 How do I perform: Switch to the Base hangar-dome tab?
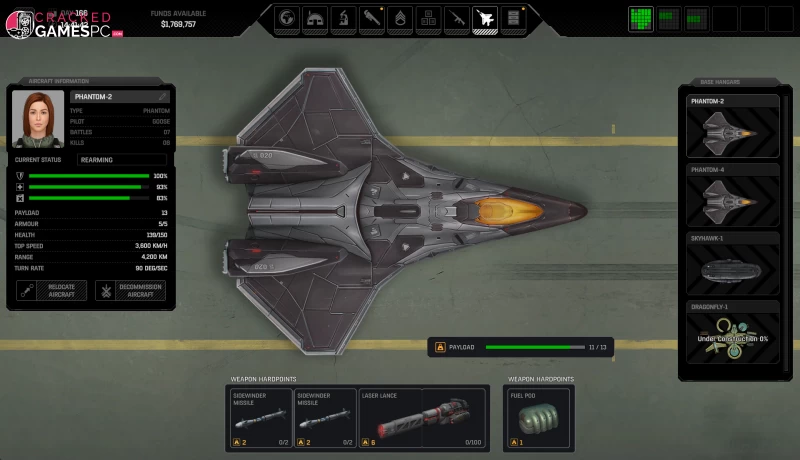[315, 18]
